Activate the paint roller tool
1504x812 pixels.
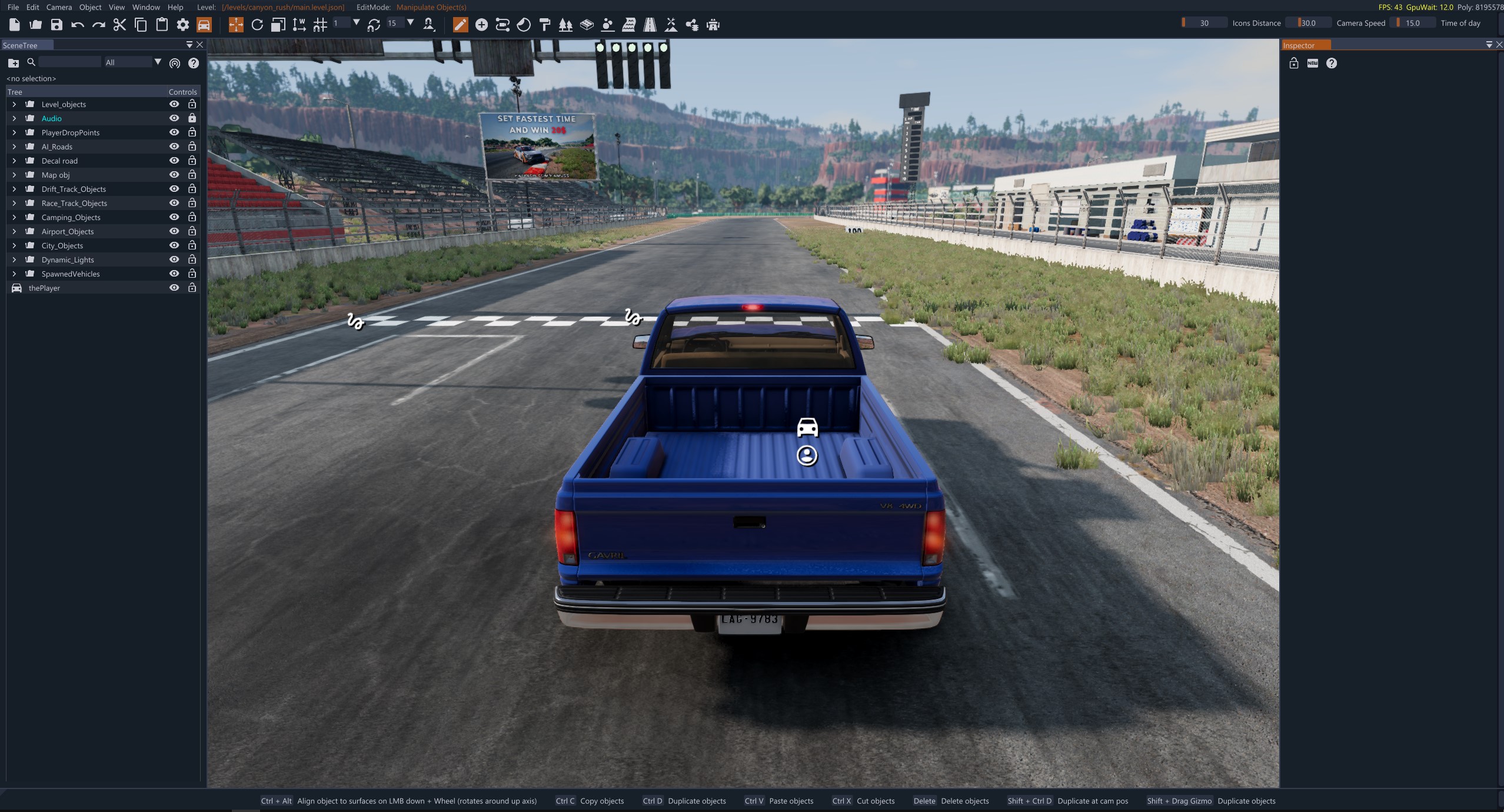pyautogui.click(x=545, y=25)
